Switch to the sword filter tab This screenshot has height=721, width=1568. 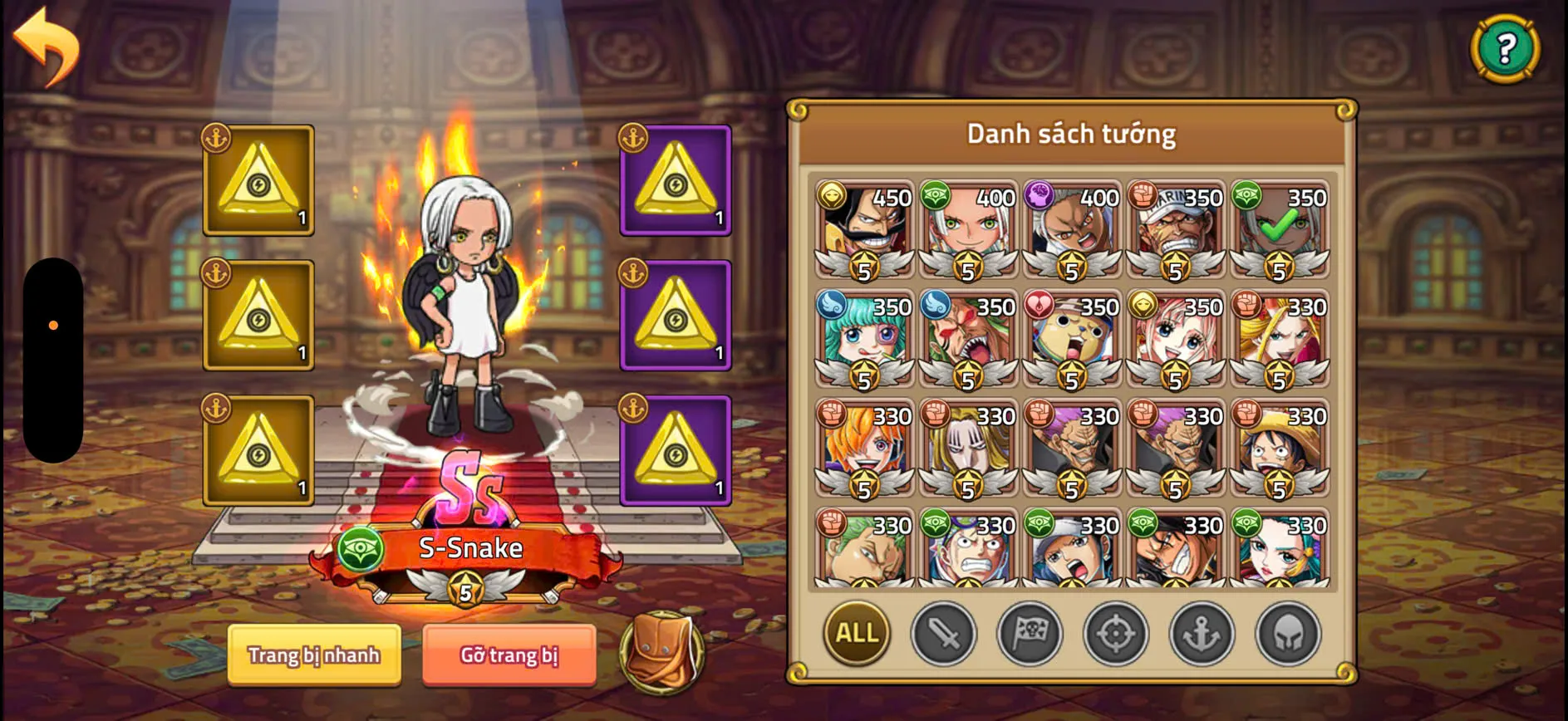point(943,634)
